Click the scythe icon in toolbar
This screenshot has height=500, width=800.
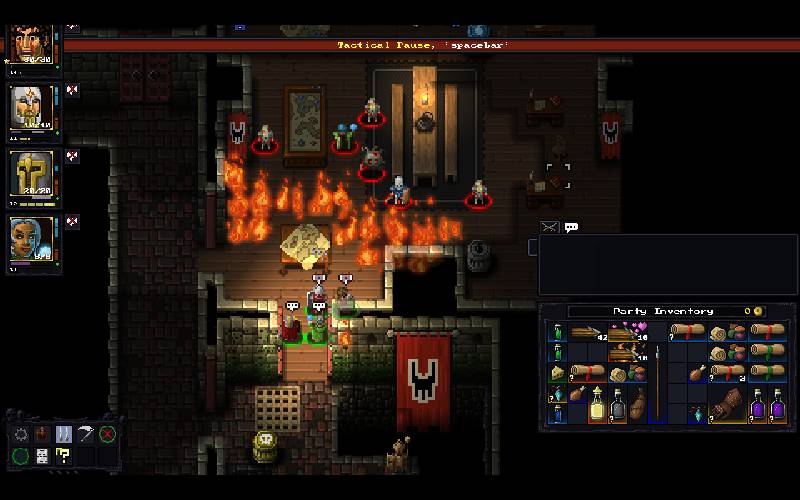tap(85, 434)
